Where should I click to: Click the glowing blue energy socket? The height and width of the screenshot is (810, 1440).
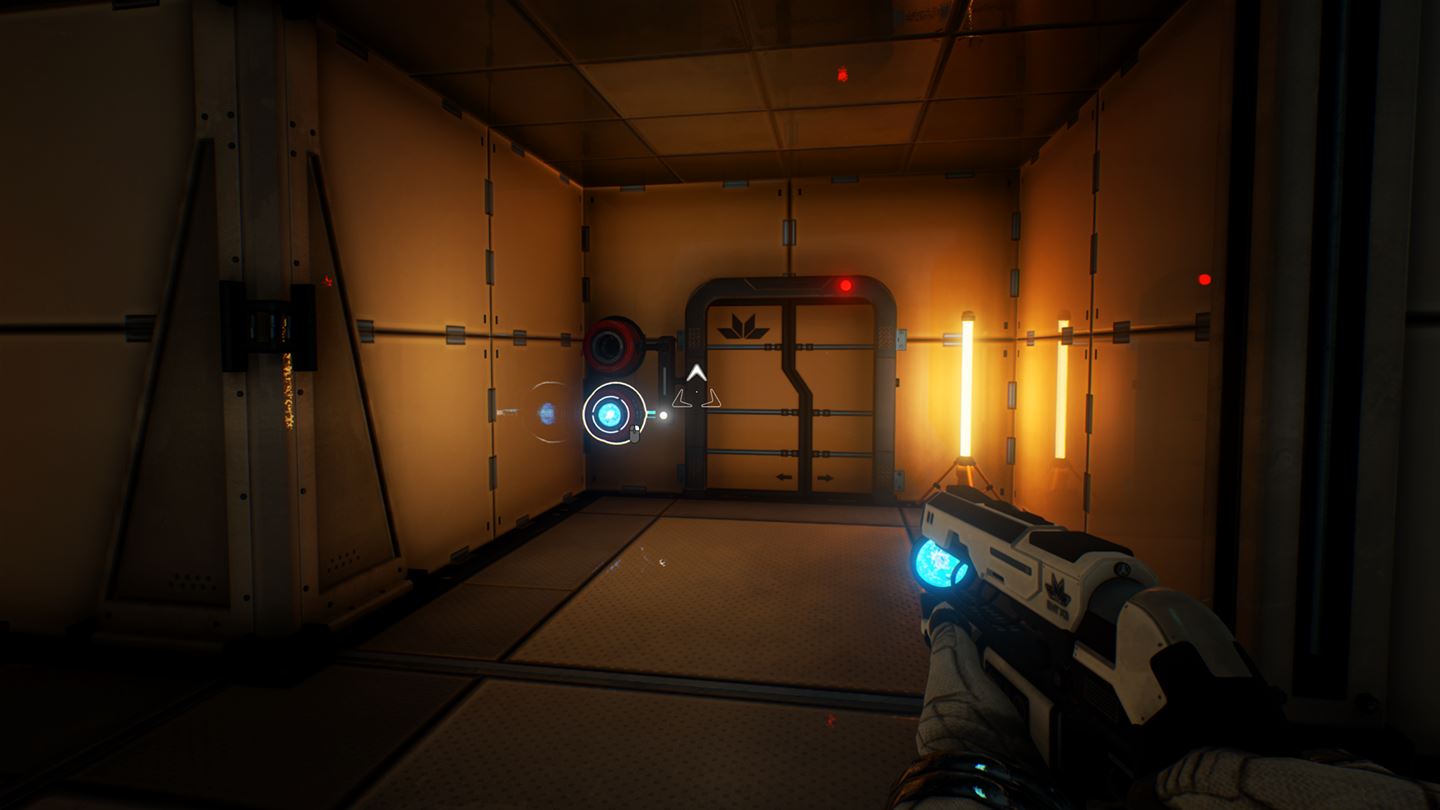(x=610, y=413)
